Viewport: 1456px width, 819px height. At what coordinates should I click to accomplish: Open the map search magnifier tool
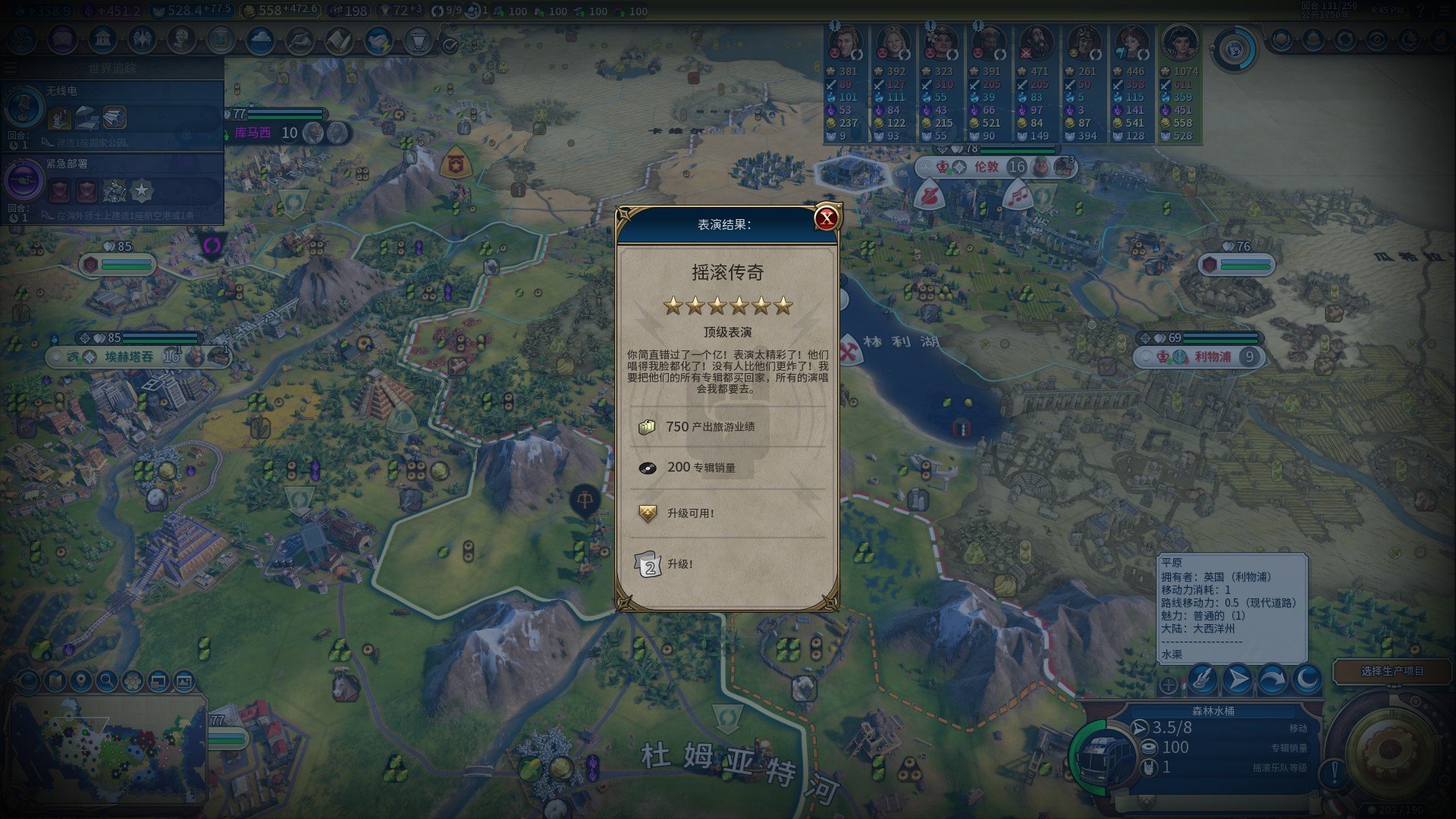click(106, 681)
